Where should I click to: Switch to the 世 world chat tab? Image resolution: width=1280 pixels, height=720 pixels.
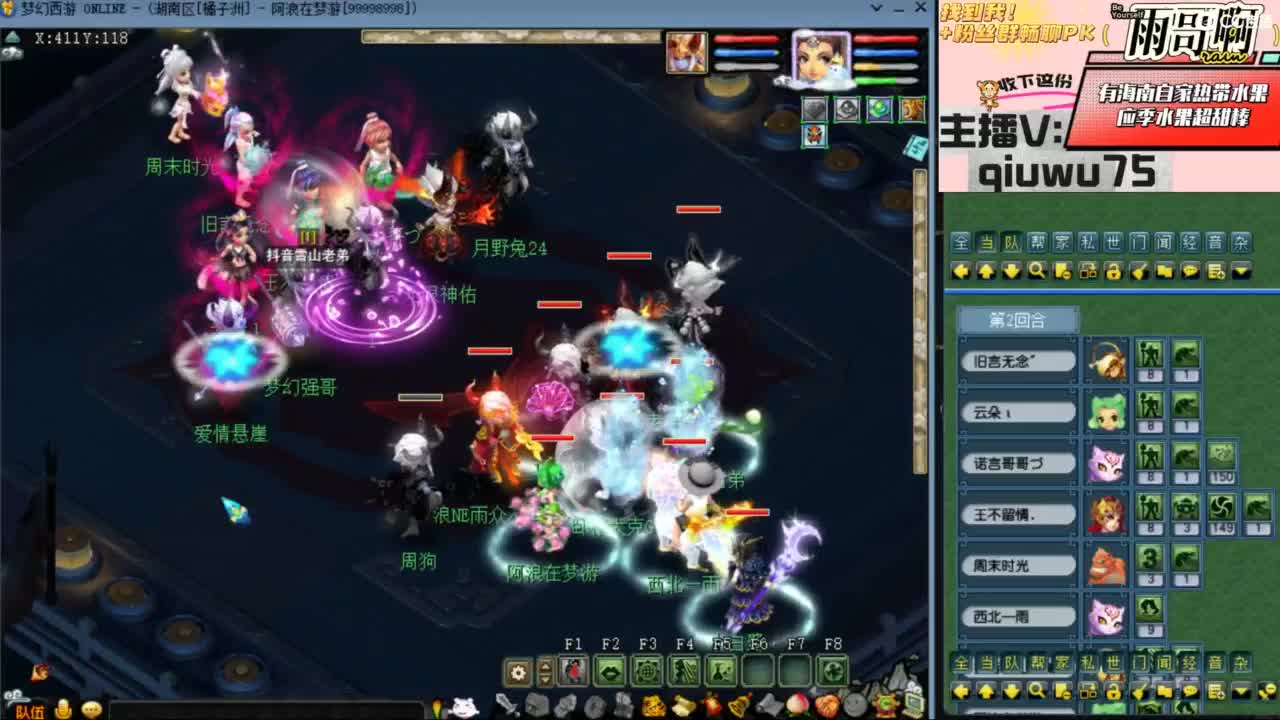coord(1112,240)
